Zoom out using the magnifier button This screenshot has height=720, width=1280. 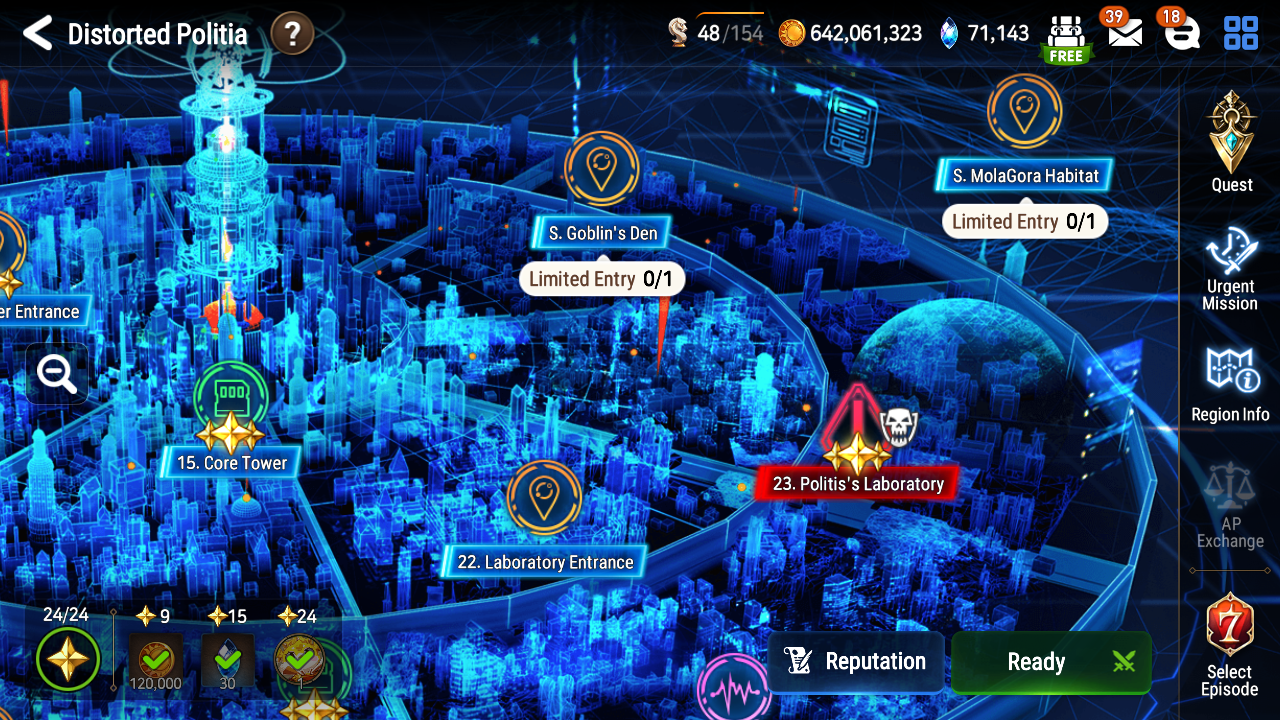pos(55,374)
